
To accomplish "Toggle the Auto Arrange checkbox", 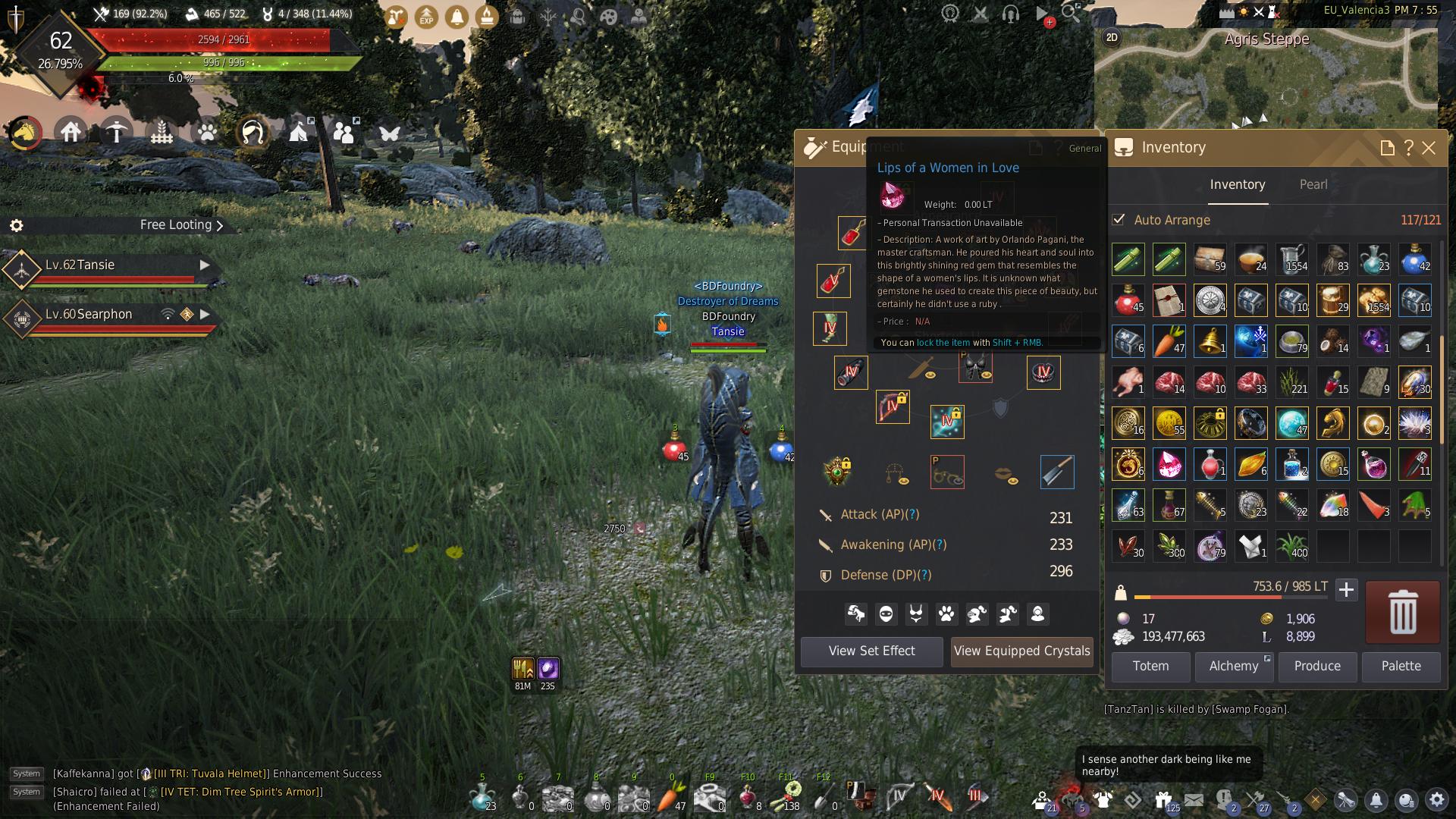I will [x=1119, y=220].
